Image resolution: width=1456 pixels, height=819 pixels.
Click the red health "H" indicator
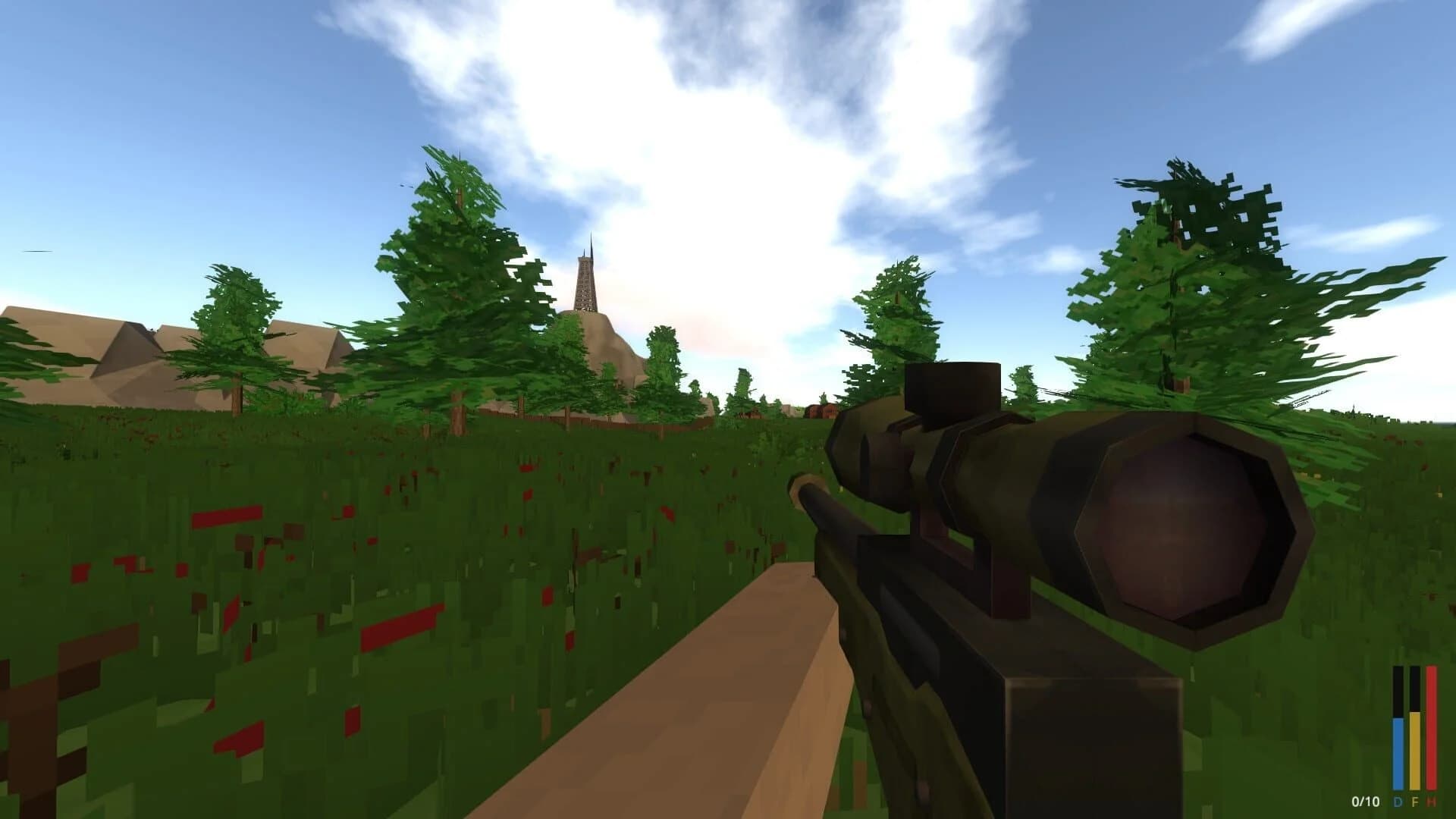(1430, 801)
